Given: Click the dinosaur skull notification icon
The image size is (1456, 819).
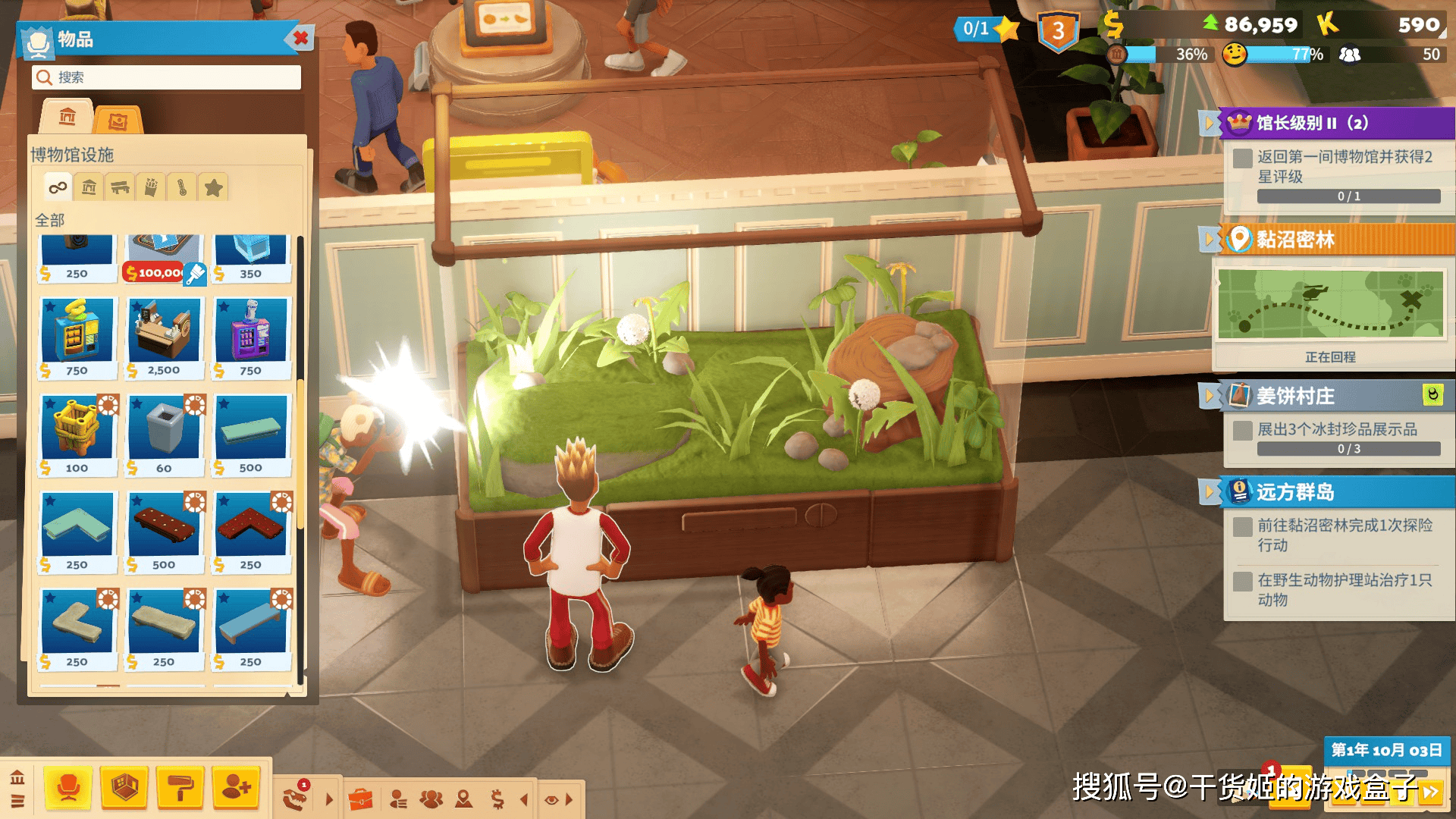Looking at the screenshot, I should [x=295, y=799].
